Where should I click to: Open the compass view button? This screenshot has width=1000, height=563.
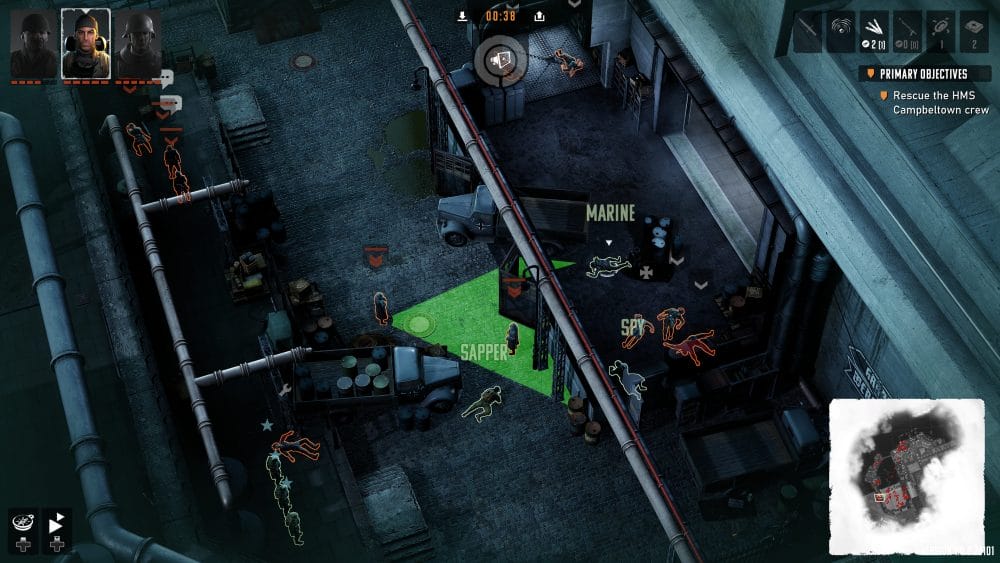click(22, 521)
